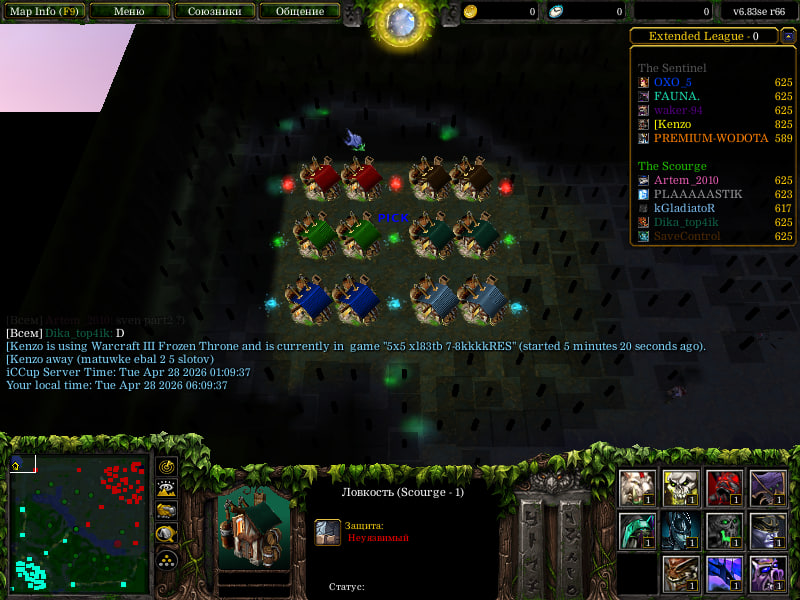The image size is (800, 600).
Task: Open the Меню button
Action: tap(129, 12)
